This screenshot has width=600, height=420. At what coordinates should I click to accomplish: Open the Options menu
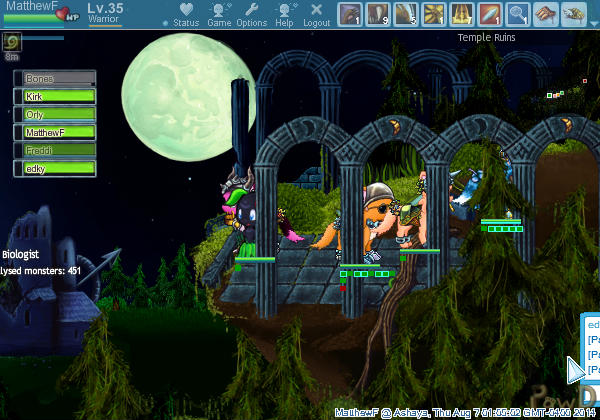(251, 14)
